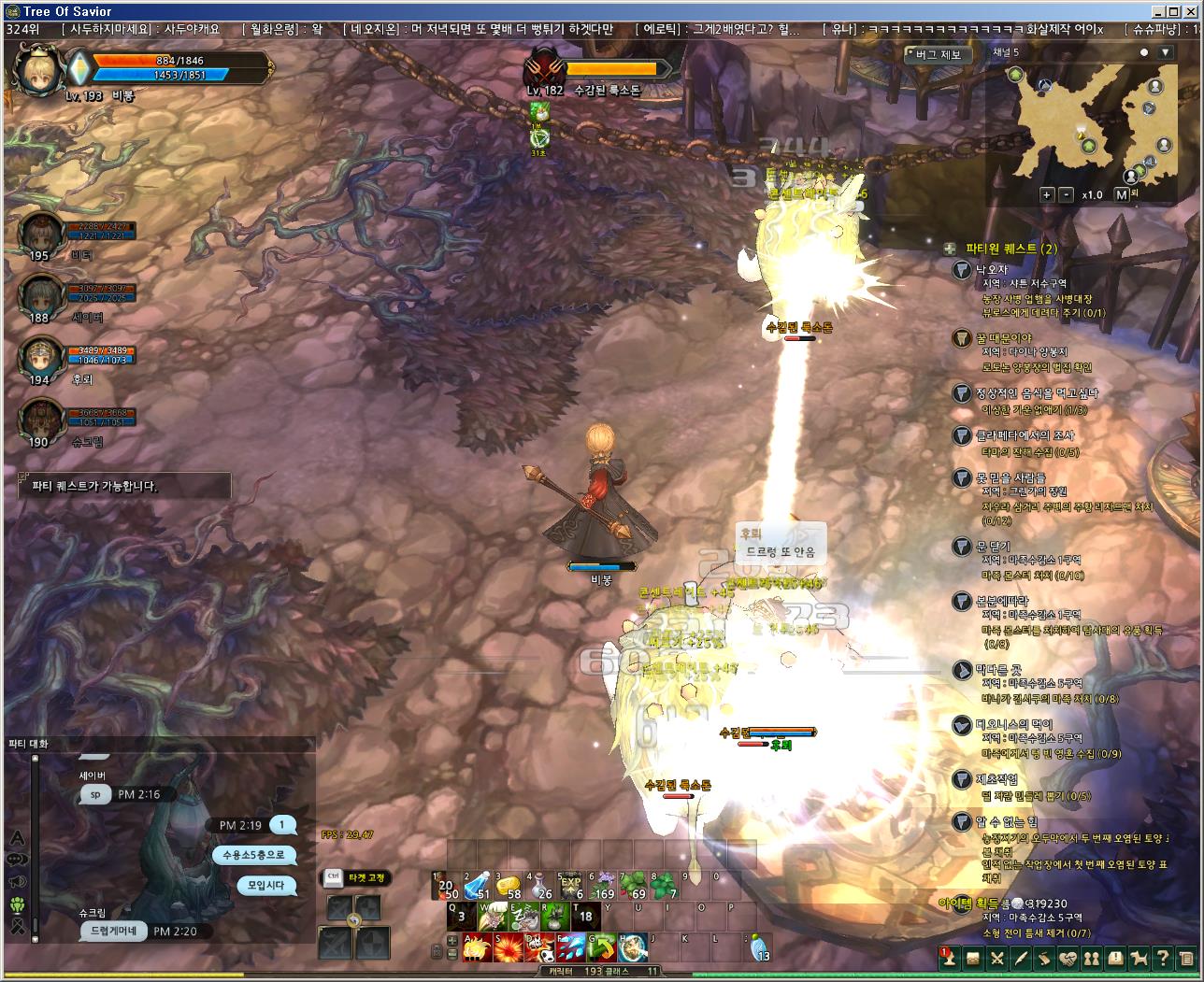Zoom in the minimap with the plus button

(1047, 194)
